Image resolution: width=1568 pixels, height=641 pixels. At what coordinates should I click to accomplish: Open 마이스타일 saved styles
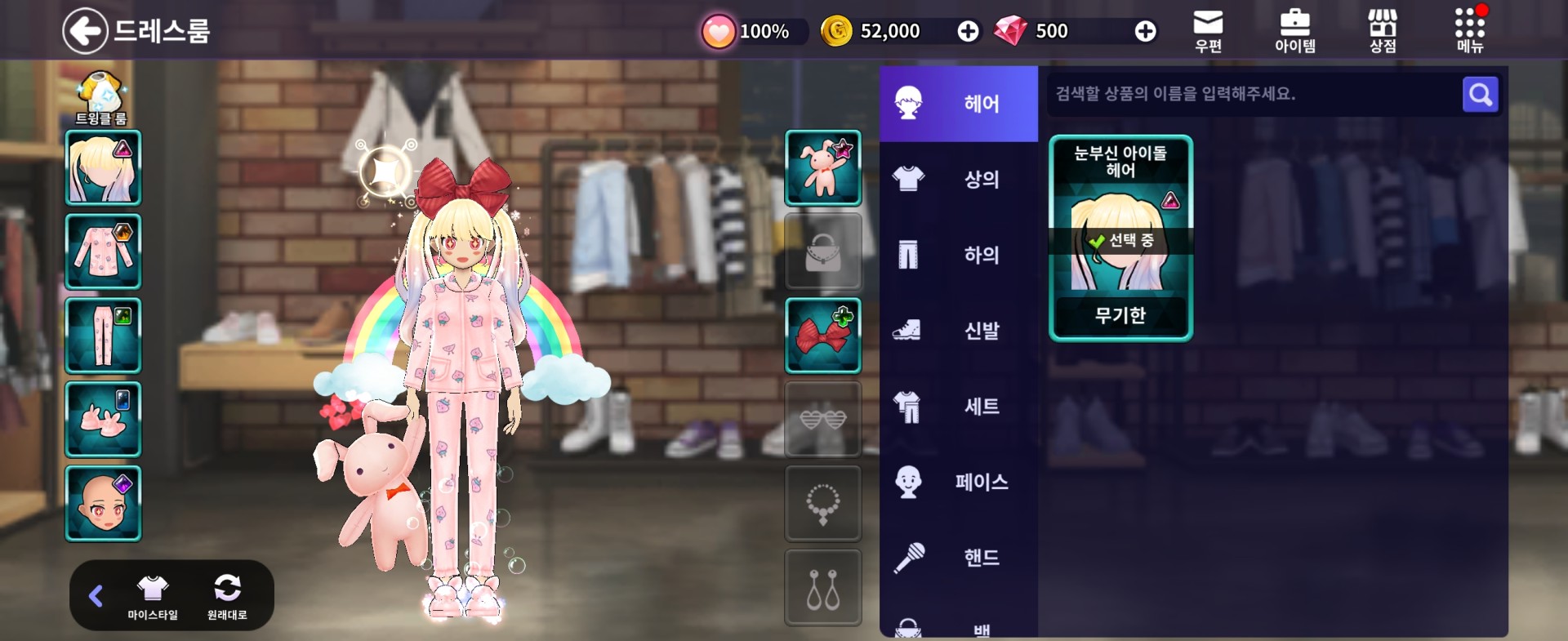(152, 596)
